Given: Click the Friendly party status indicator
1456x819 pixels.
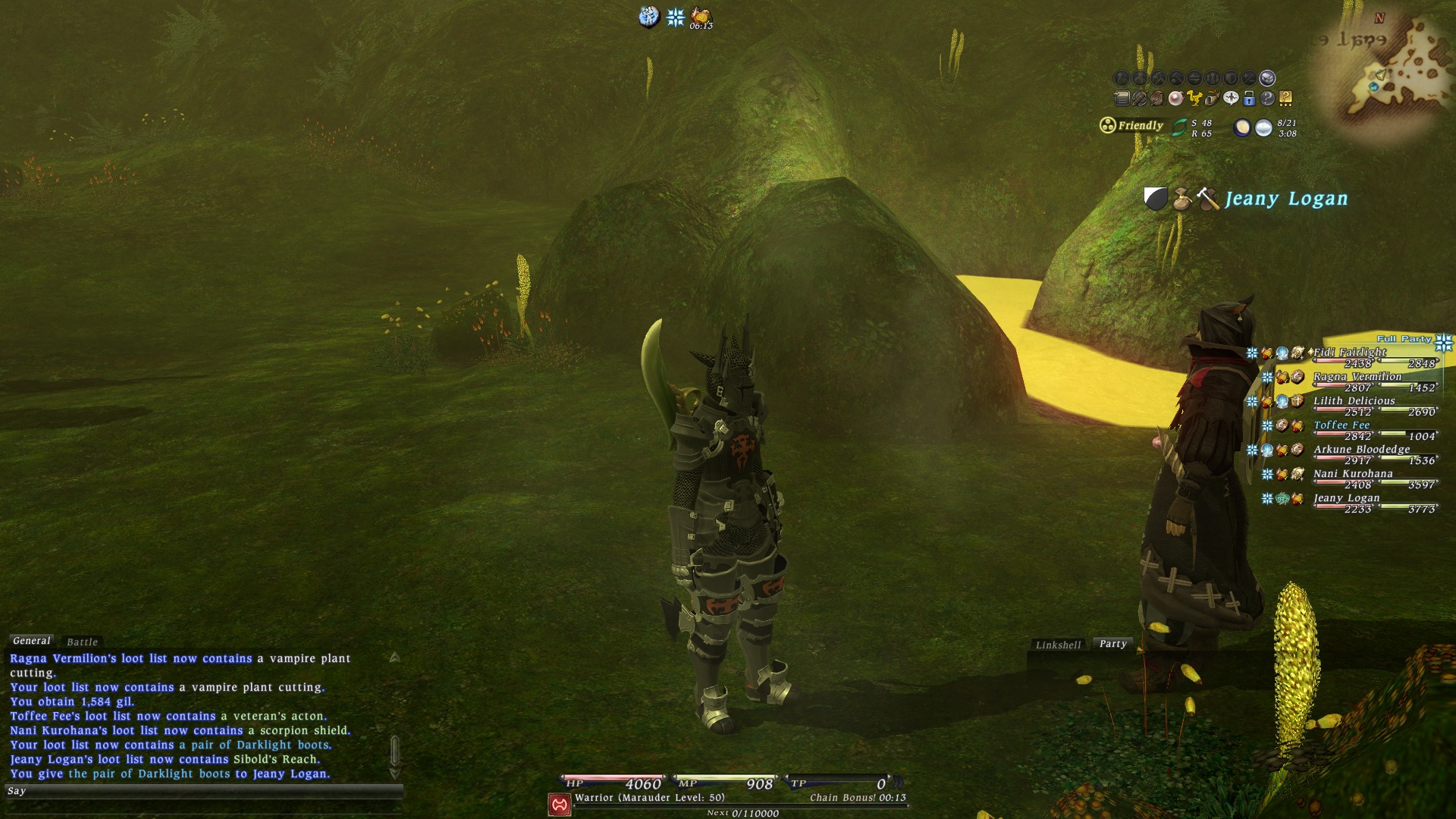Looking at the screenshot, I should click(1131, 126).
